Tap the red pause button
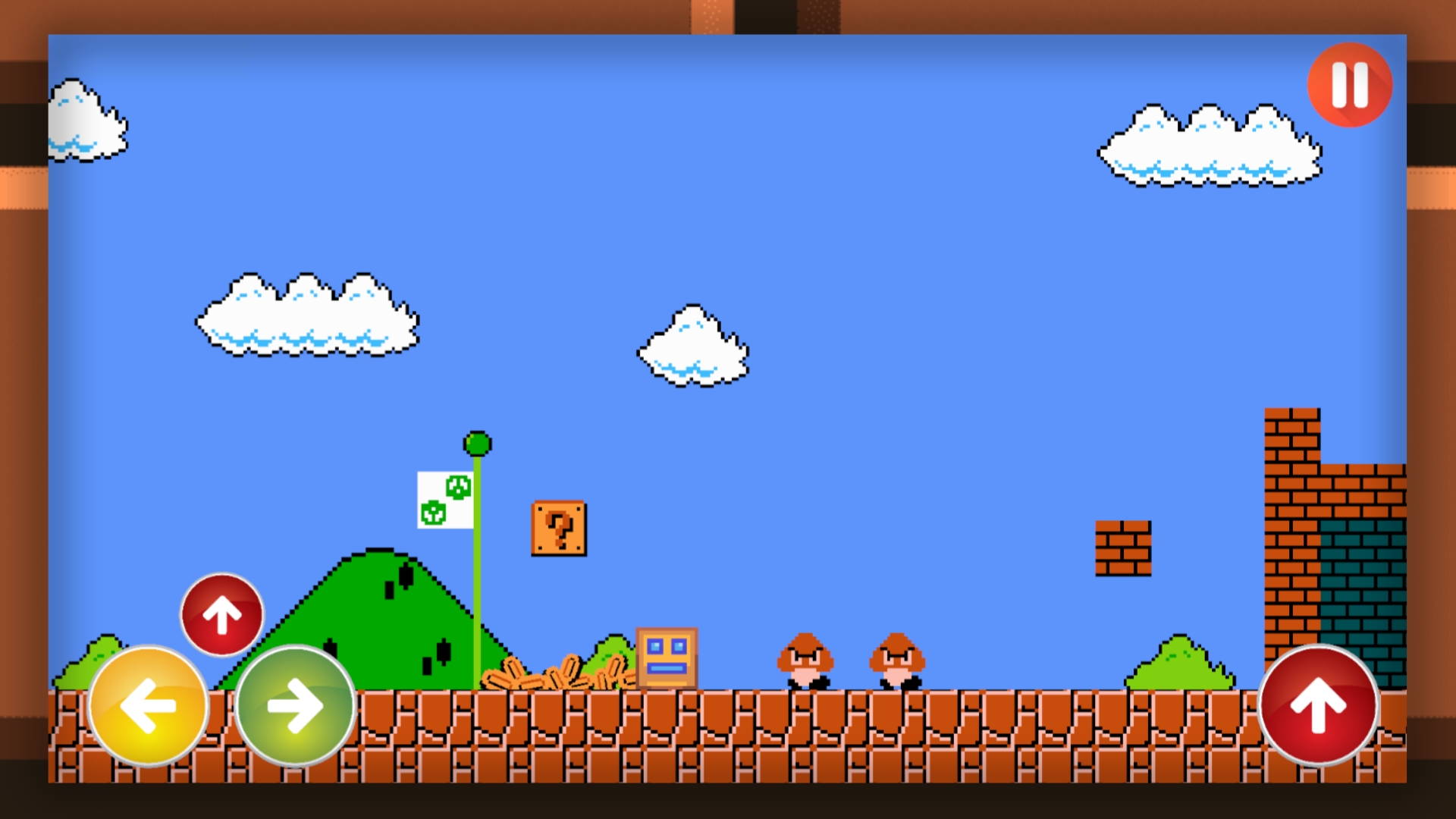1456x819 pixels. coord(1349,86)
